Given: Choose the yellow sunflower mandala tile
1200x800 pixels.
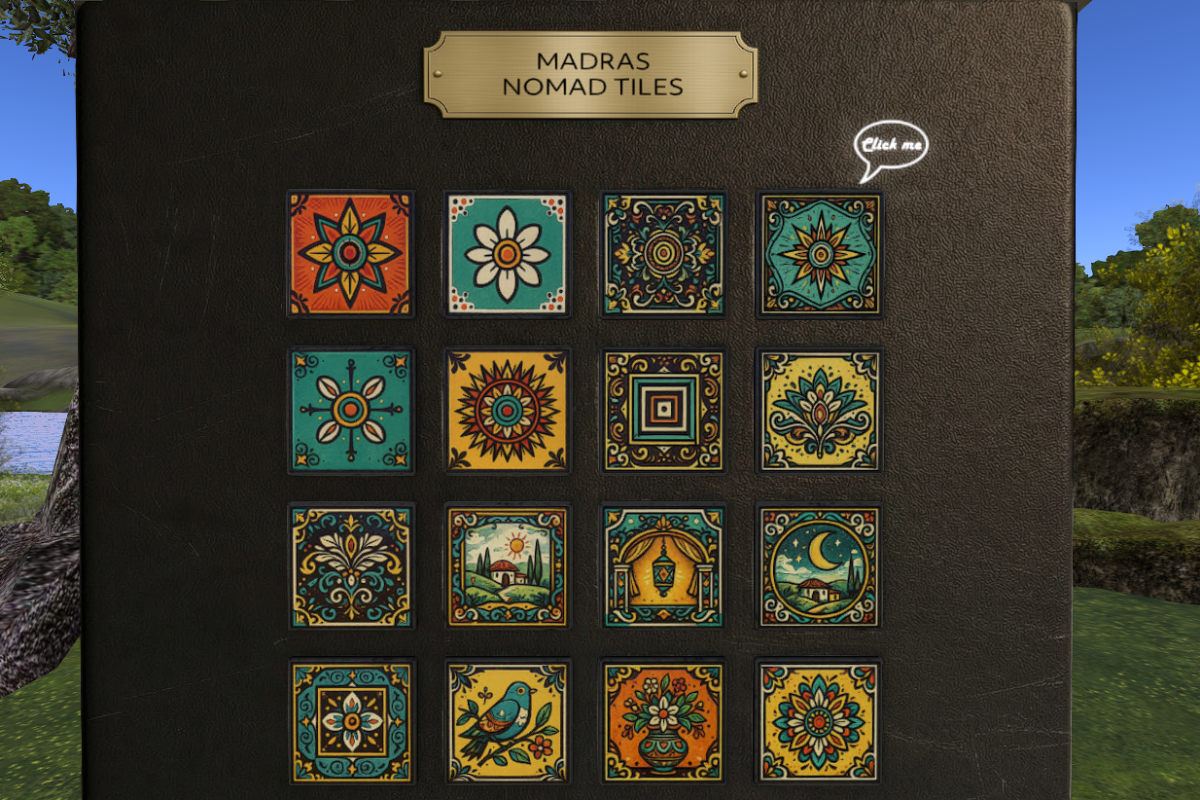Looking at the screenshot, I should tap(507, 410).
